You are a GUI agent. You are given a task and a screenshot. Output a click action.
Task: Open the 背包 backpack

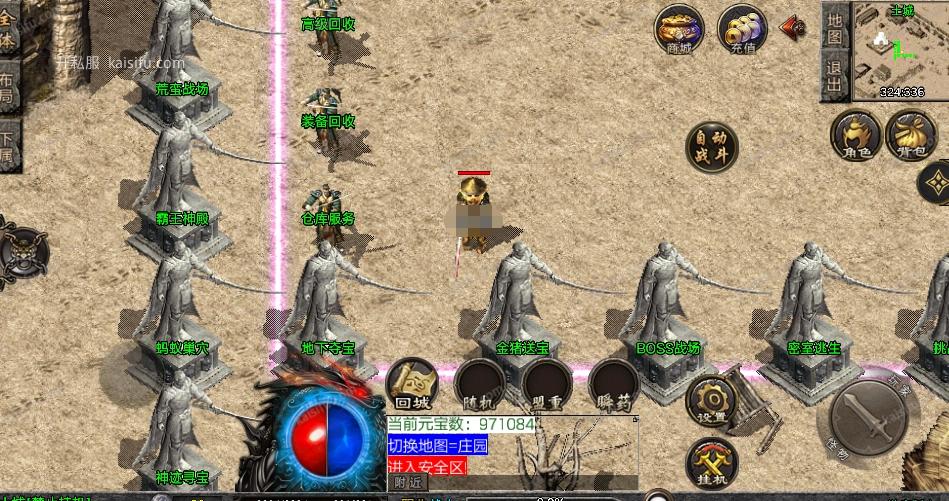pyautogui.click(x=910, y=136)
